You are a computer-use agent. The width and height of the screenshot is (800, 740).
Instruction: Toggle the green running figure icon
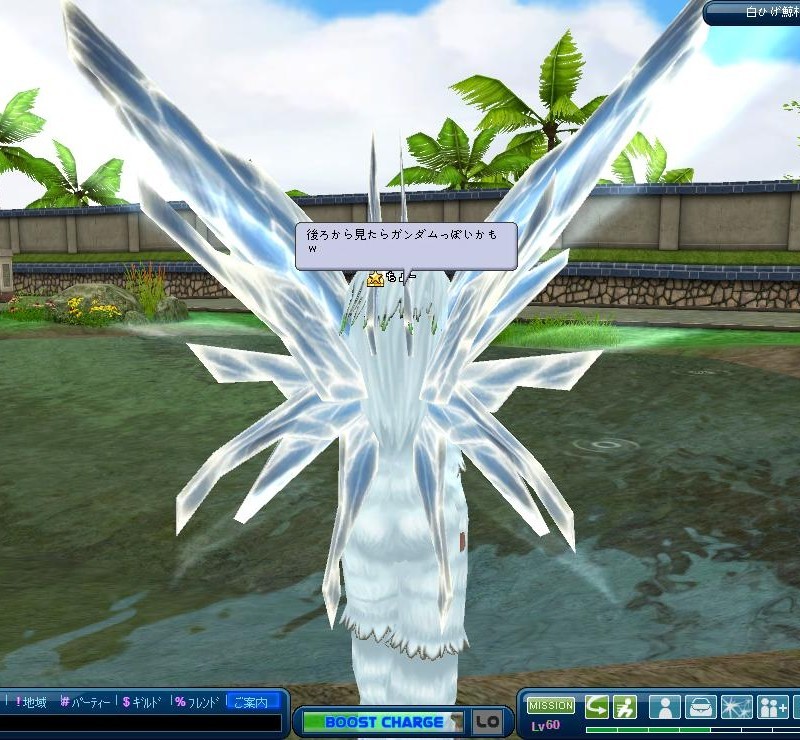point(626,707)
